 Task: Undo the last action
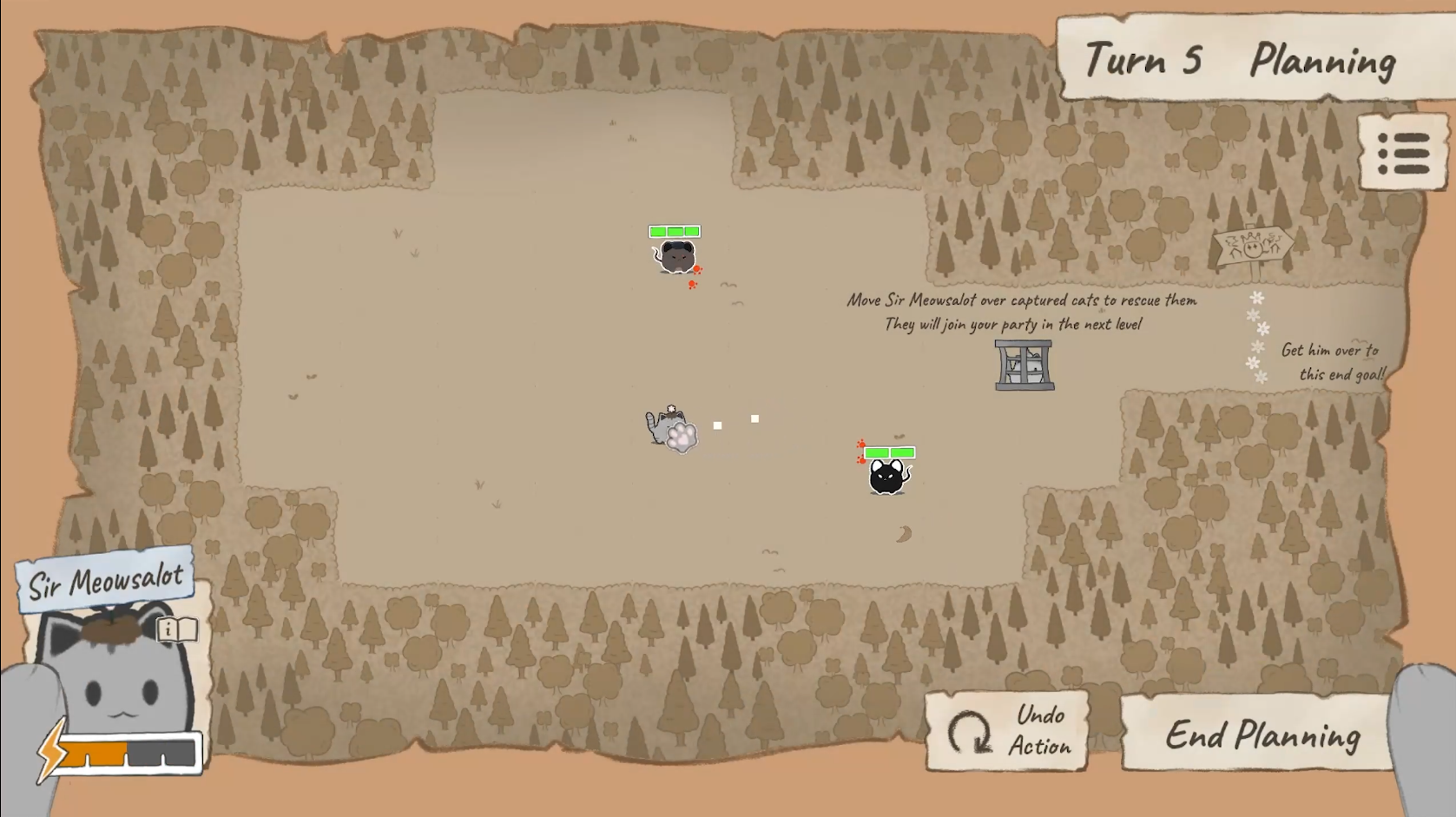[1008, 731]
